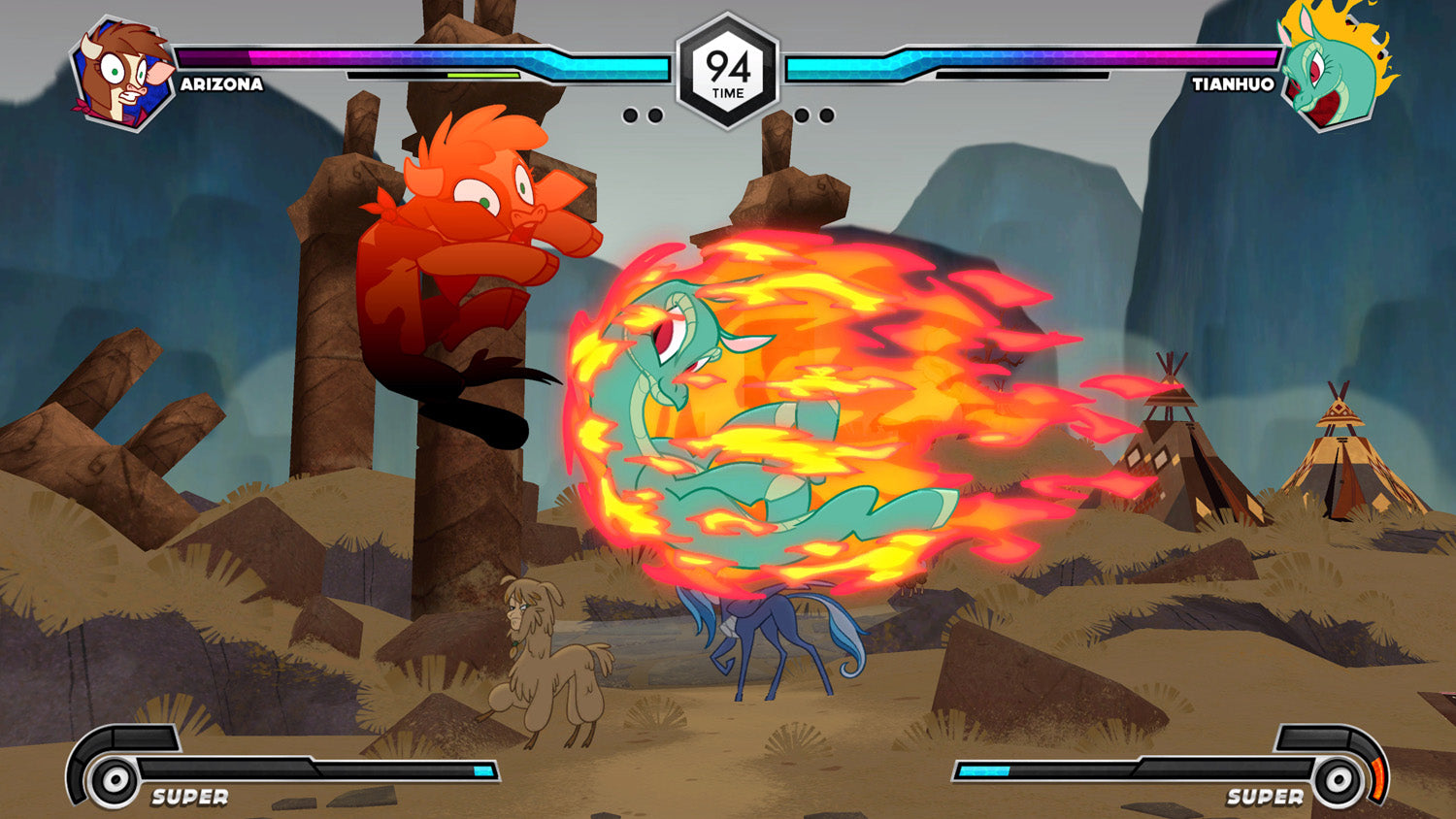Toggle the cyan charge segment on Arizona's super meter
The image size is (1456, 819).
(482, 771)
